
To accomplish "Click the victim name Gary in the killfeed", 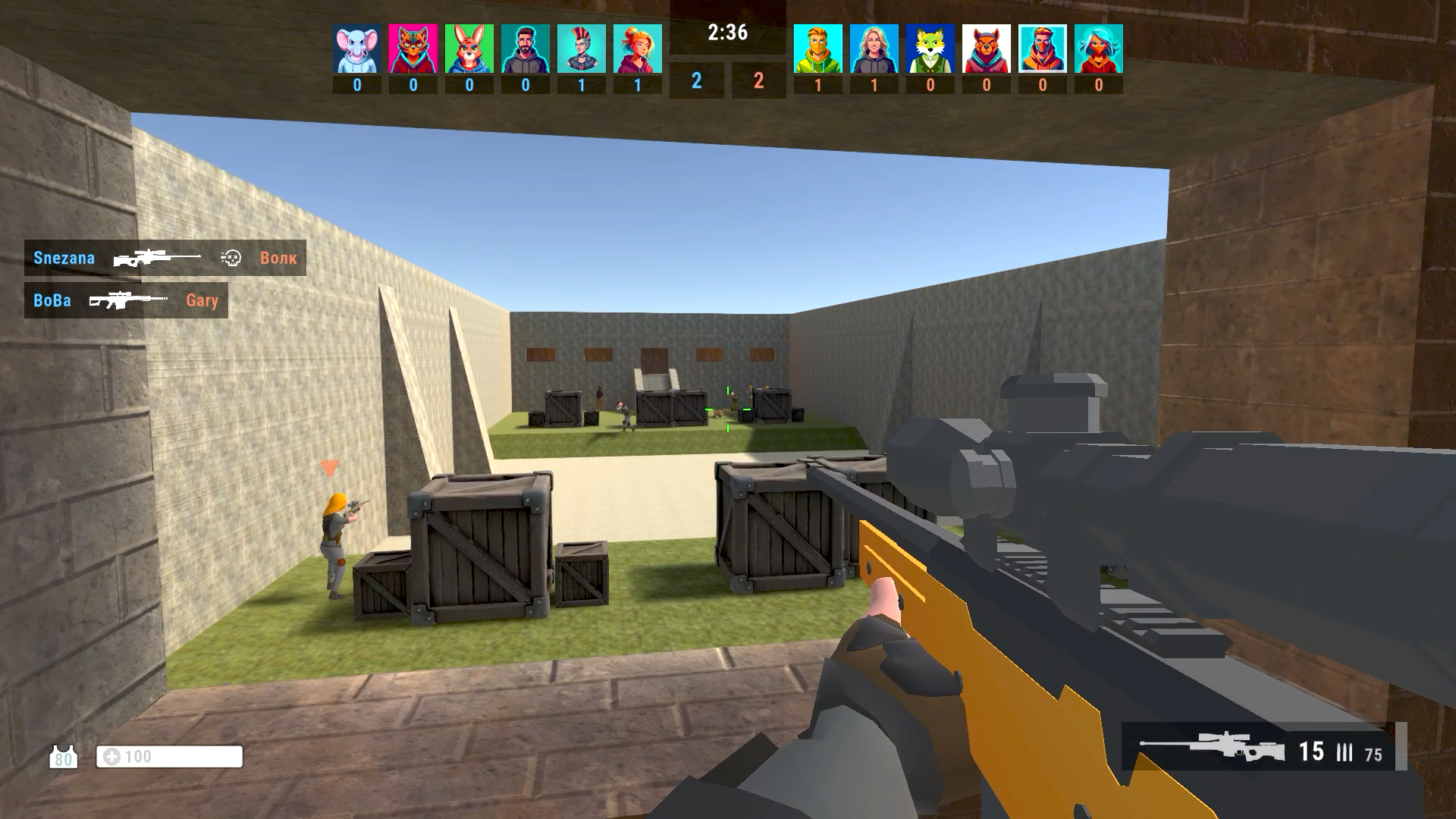I will 202,300.
